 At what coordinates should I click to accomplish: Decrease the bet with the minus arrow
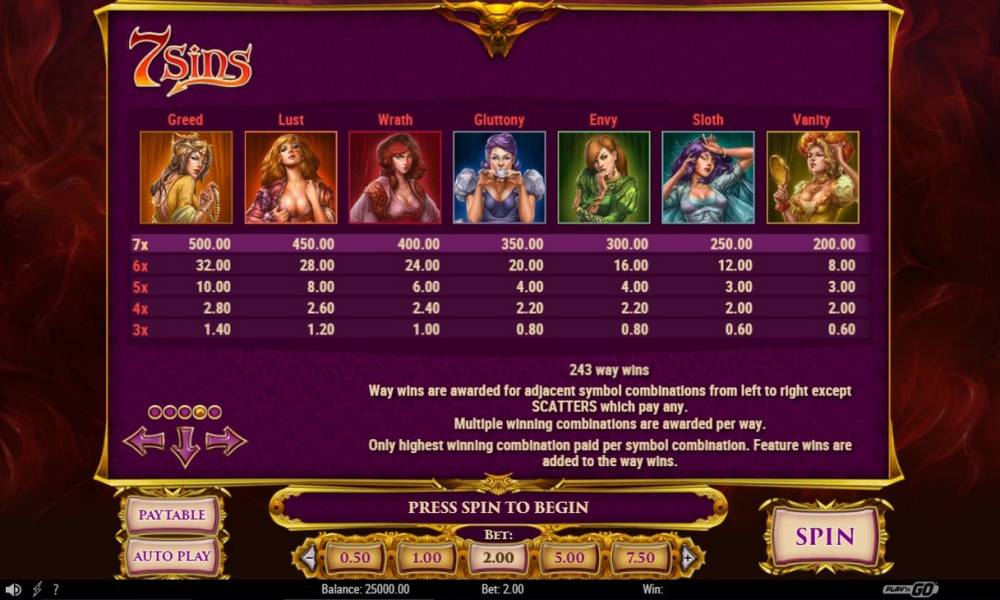(x=309, y=557)
